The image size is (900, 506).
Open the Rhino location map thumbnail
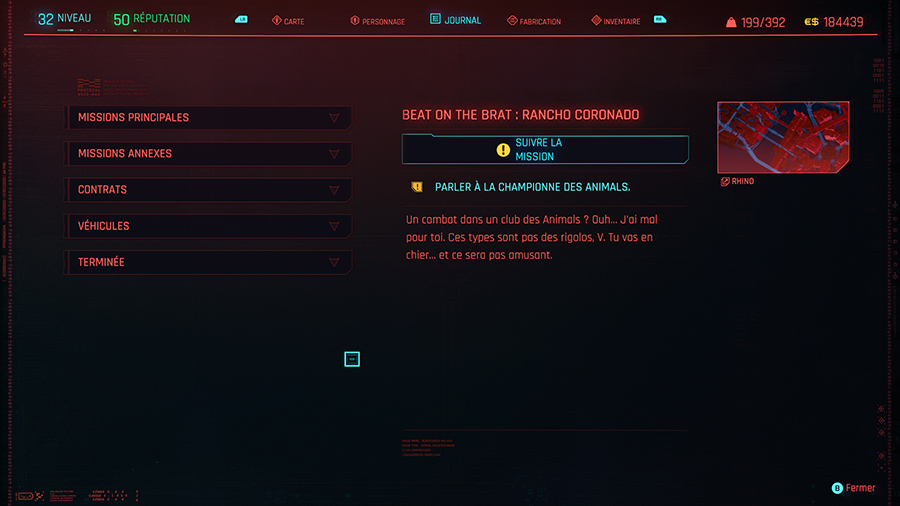point(783,137)
